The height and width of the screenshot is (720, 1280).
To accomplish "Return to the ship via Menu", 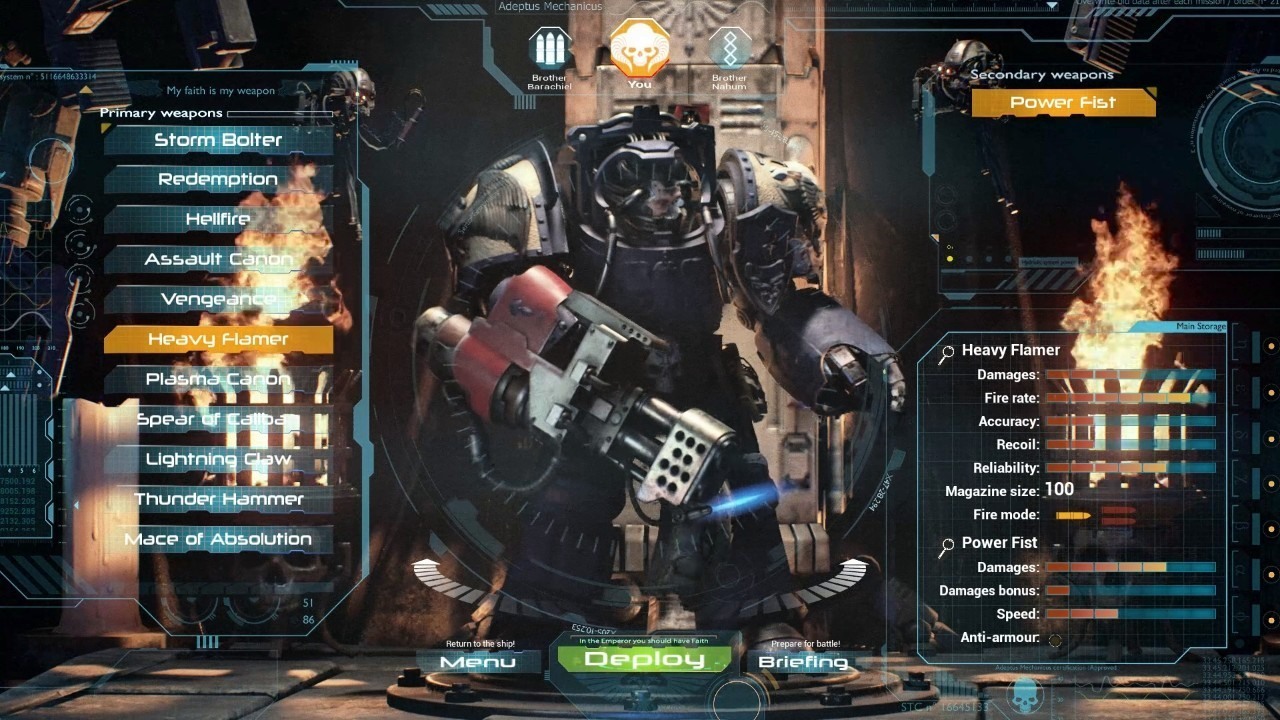I will pyautogui.click(x=478, y=662).
